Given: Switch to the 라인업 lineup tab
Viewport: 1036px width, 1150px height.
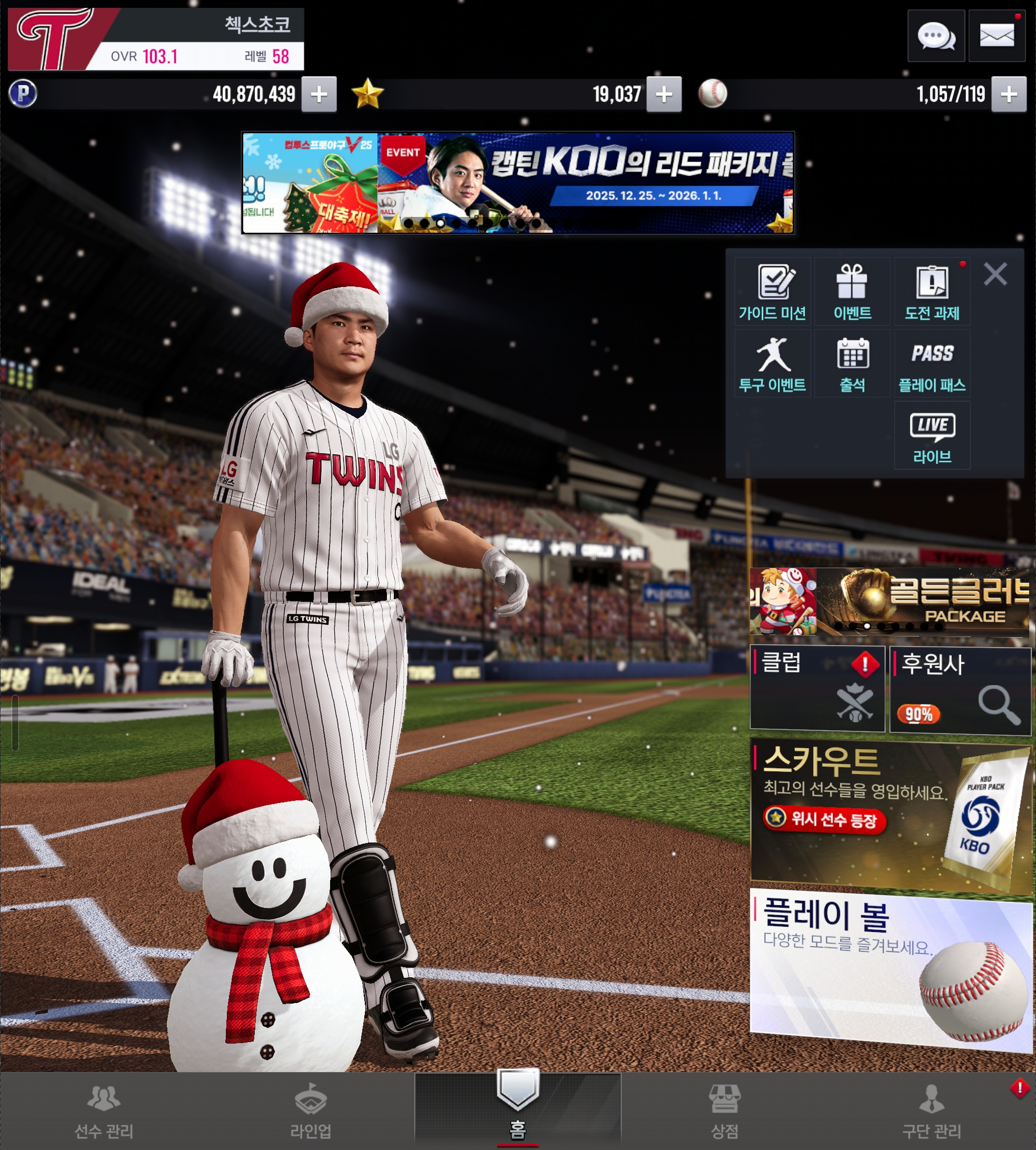Looking at the screenshot, I should point(310,1111).
